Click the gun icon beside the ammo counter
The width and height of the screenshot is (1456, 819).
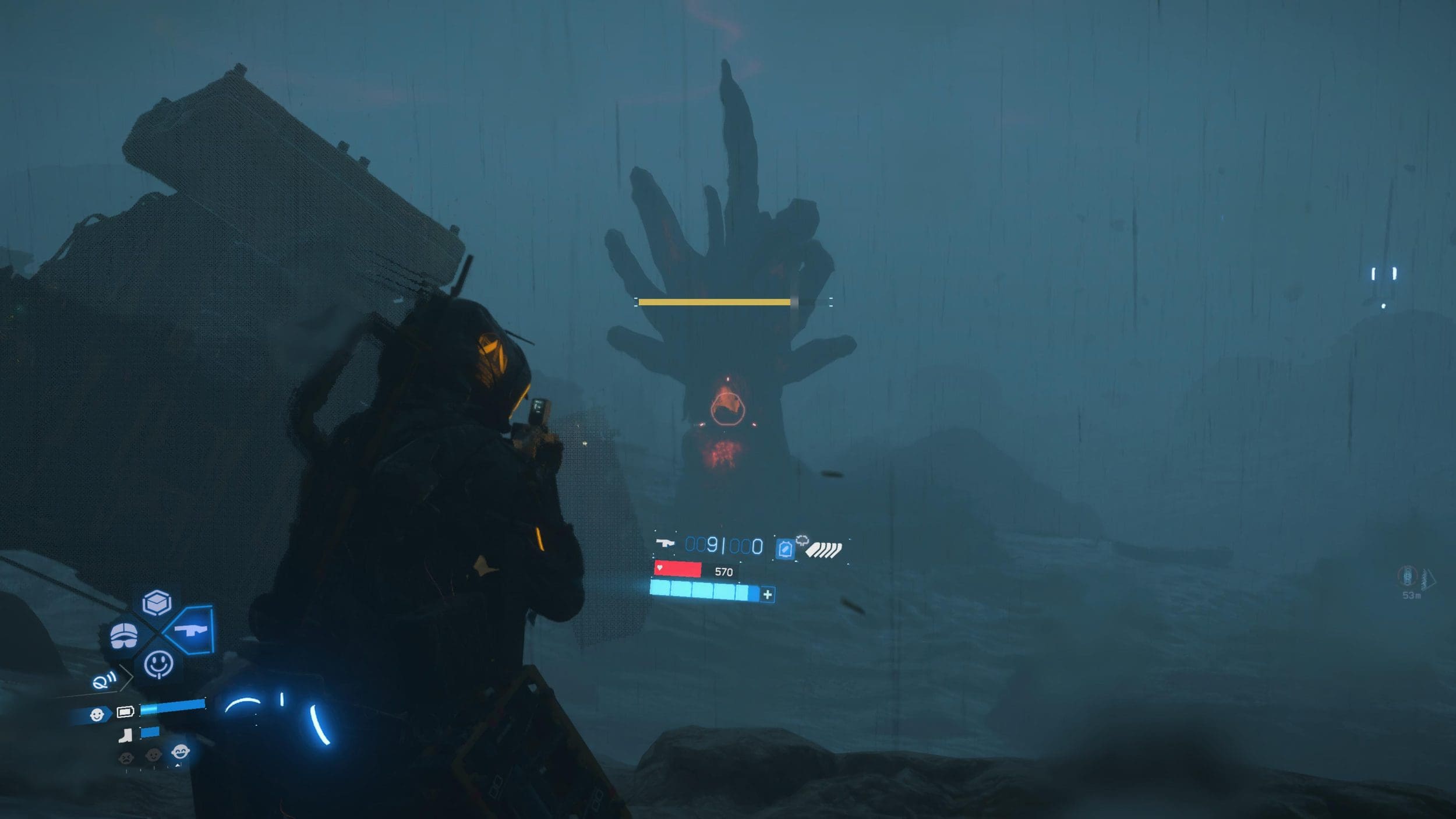(x=665, y=543)
